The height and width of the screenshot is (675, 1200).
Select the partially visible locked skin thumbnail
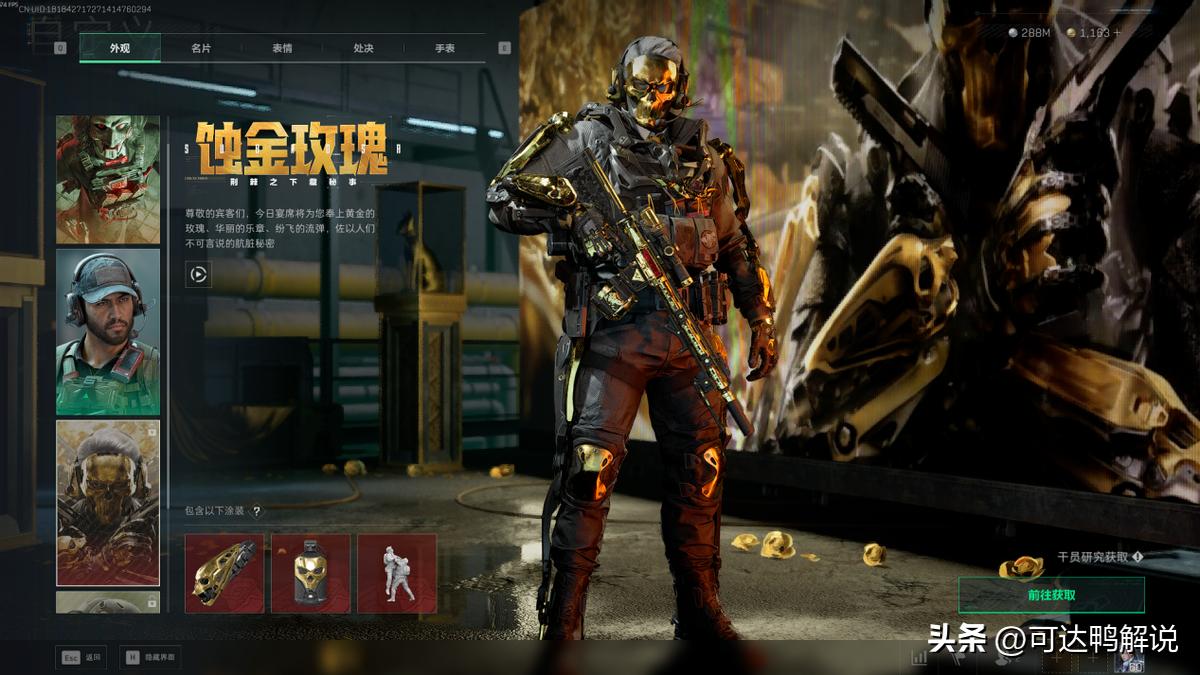tap(108, 602)
